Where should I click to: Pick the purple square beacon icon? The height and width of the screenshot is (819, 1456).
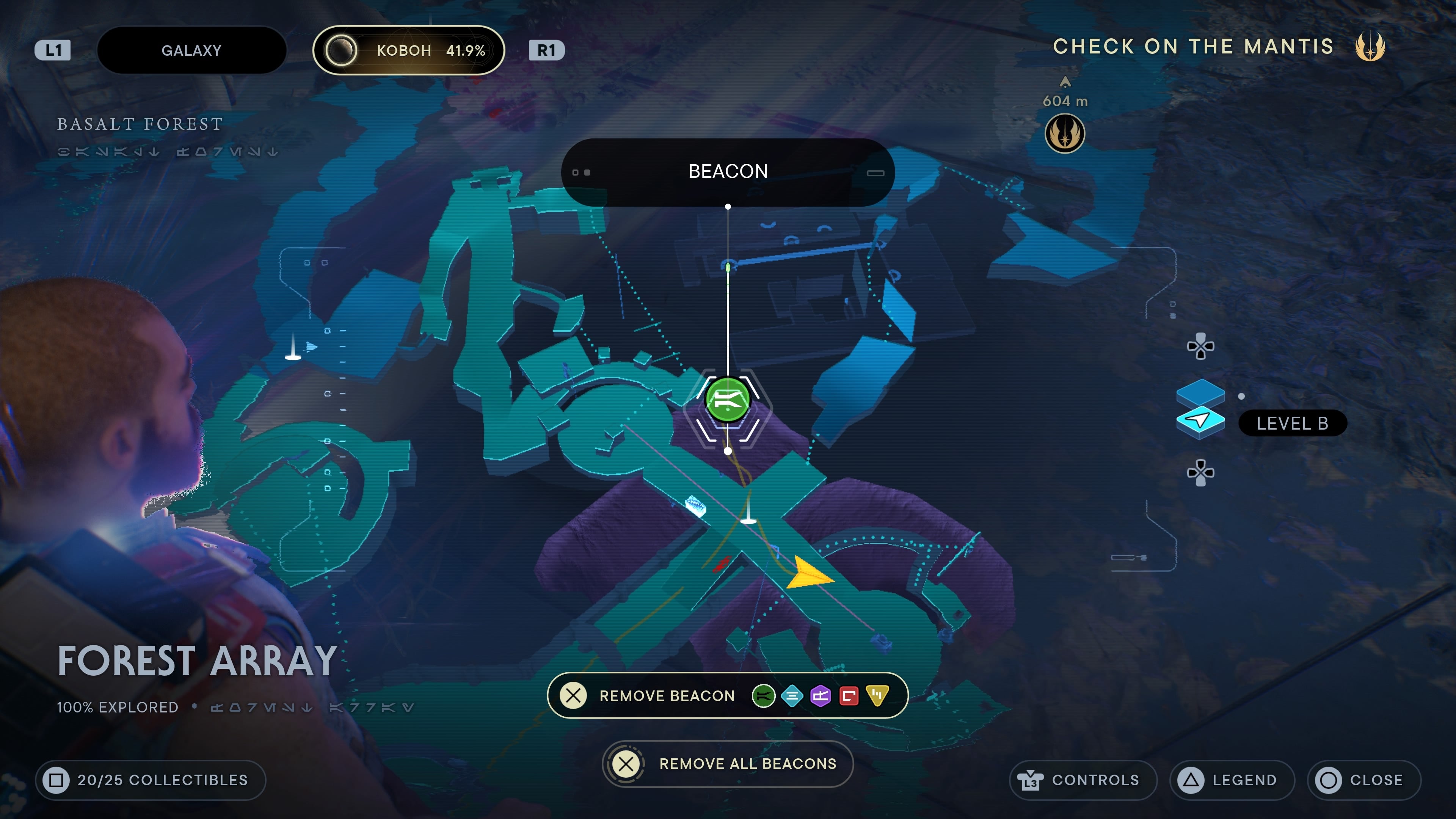point(820,696)
